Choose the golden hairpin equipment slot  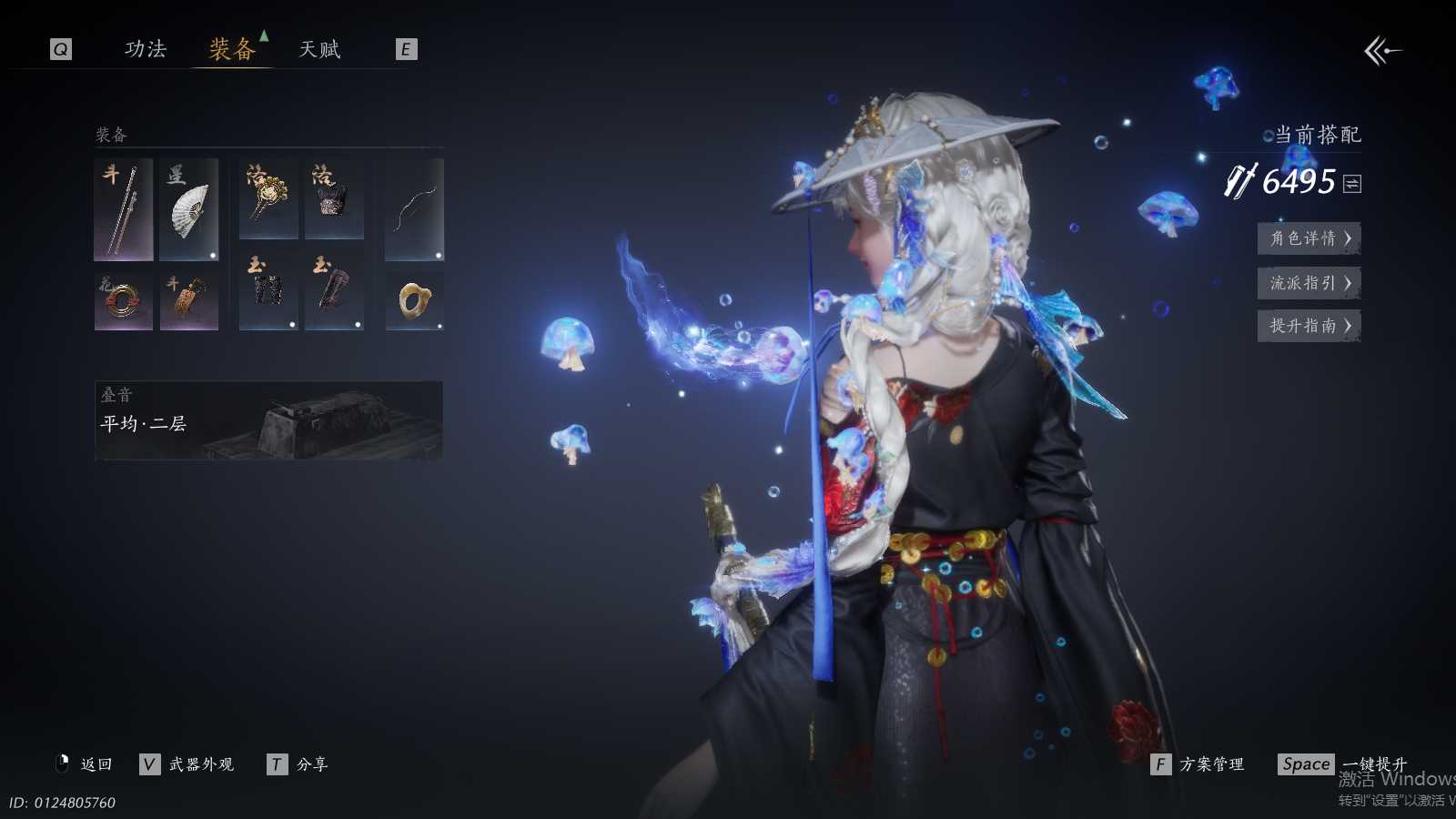[268, 199]
